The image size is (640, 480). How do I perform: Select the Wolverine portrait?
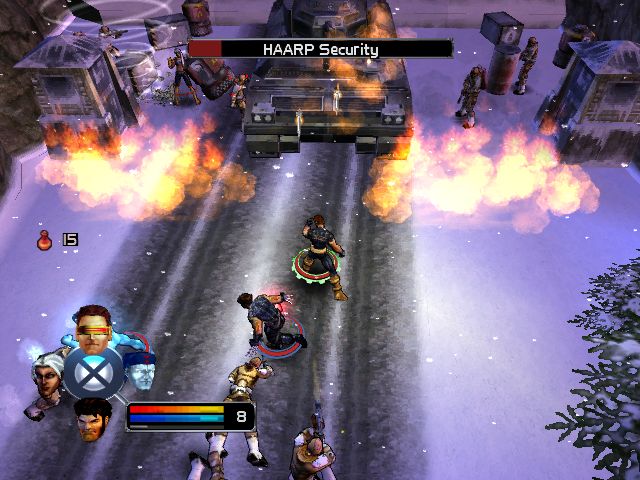click(95, 419)
